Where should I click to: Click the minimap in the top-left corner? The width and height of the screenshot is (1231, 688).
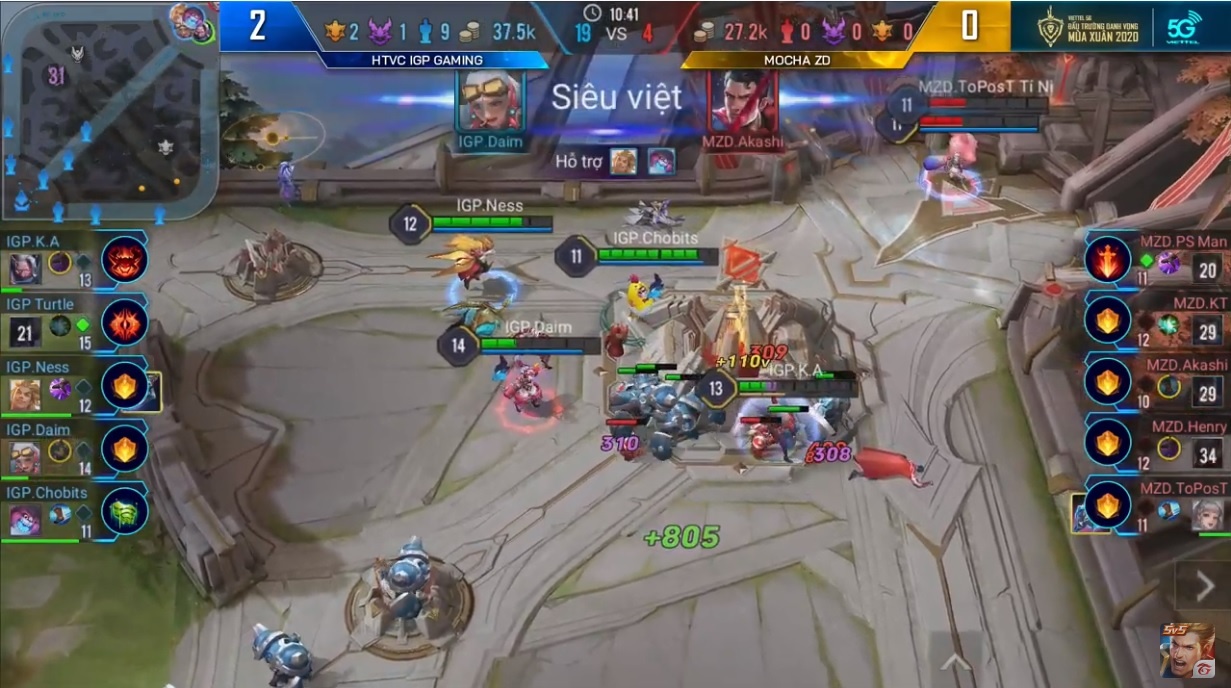[108, 110]
